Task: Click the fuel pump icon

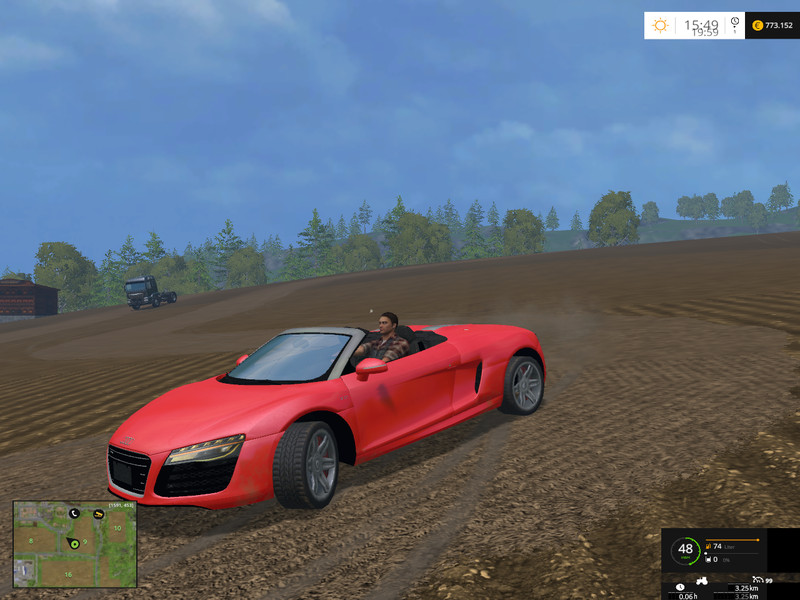Action: coord(709,546)
